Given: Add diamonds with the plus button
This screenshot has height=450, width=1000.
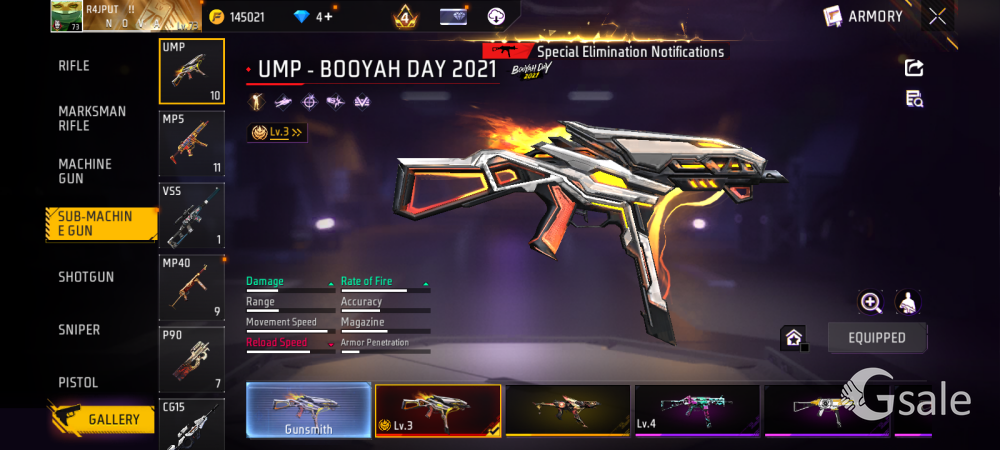Looking at the screenshot, I should (328, 17).
